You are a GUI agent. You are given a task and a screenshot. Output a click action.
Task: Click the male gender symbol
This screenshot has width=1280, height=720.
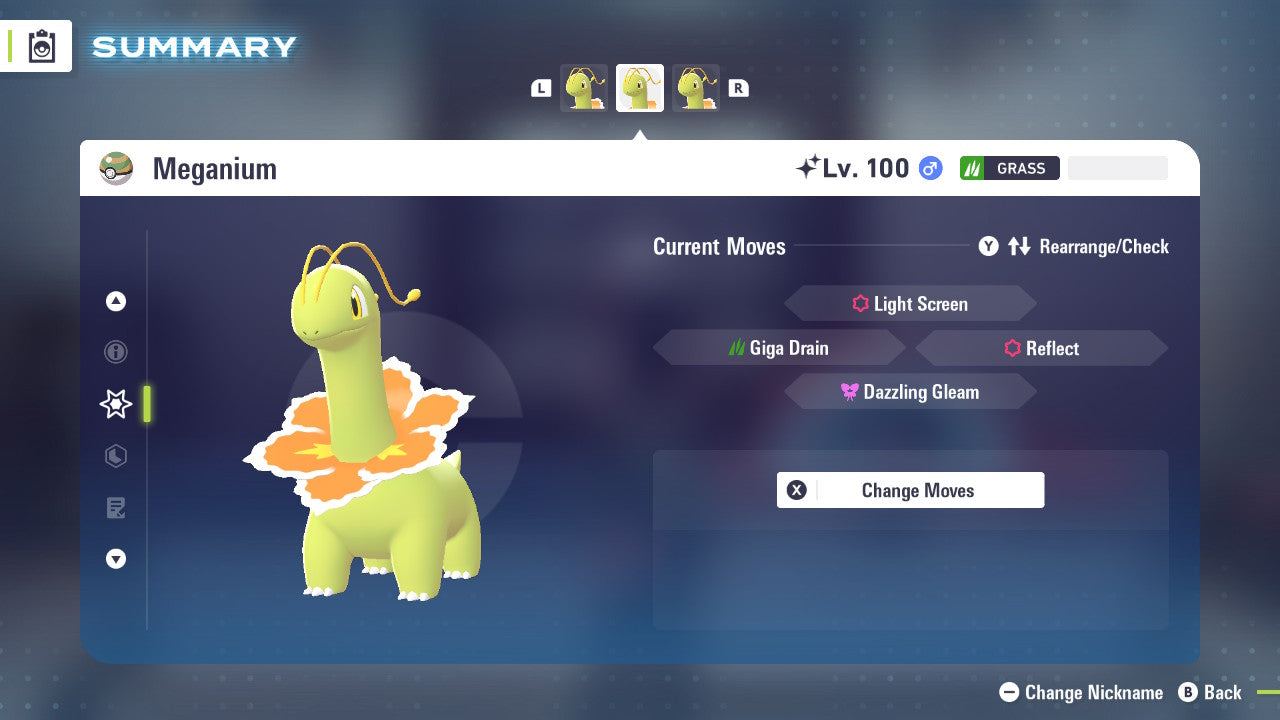tap(929, 168)
